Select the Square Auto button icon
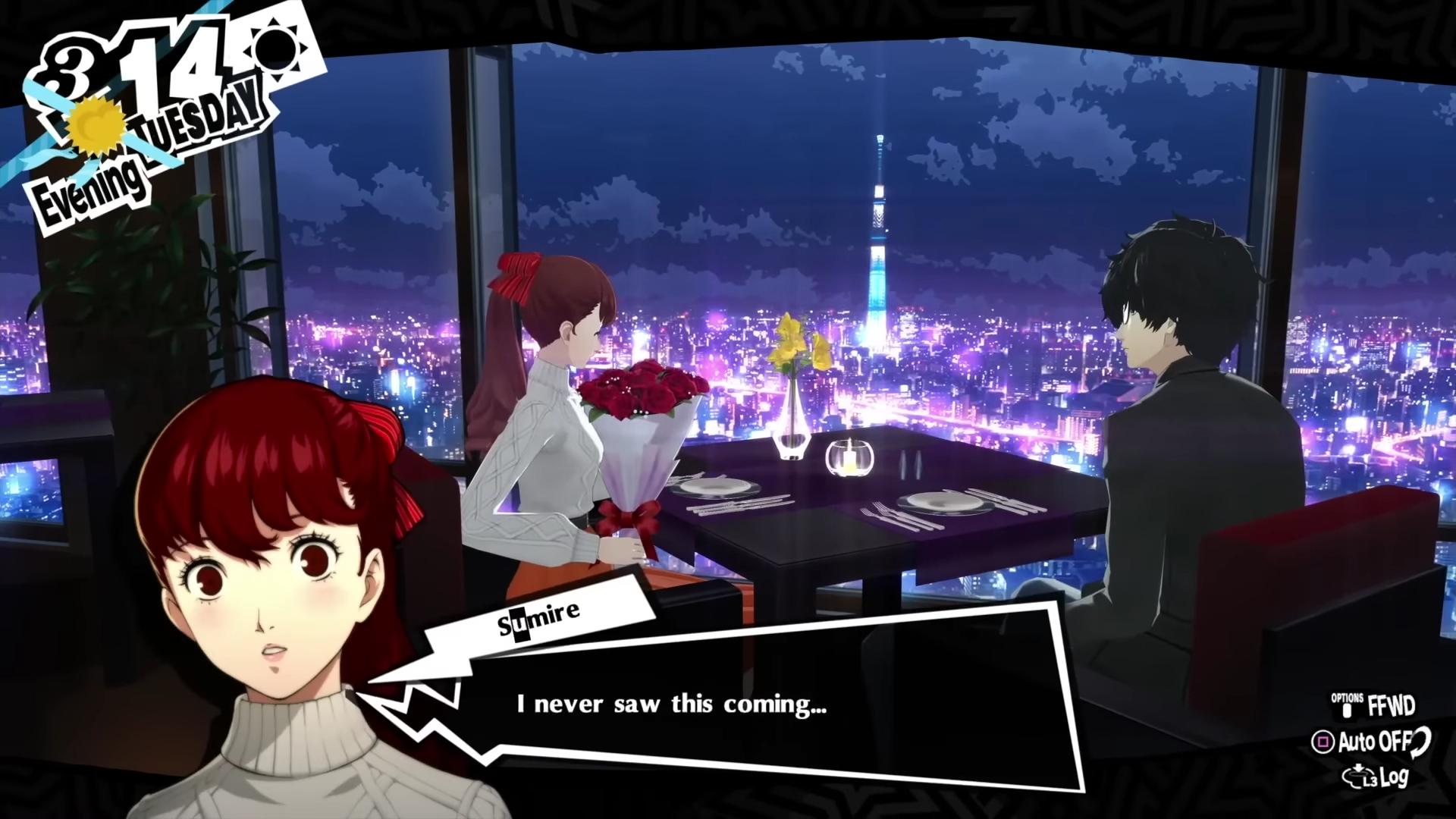1456x819 pixels. click(1324, 742)
